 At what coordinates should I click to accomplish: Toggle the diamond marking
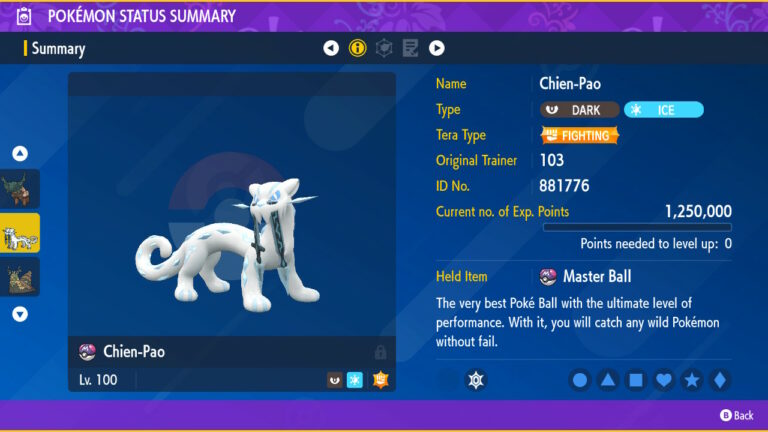click(719, 380)
